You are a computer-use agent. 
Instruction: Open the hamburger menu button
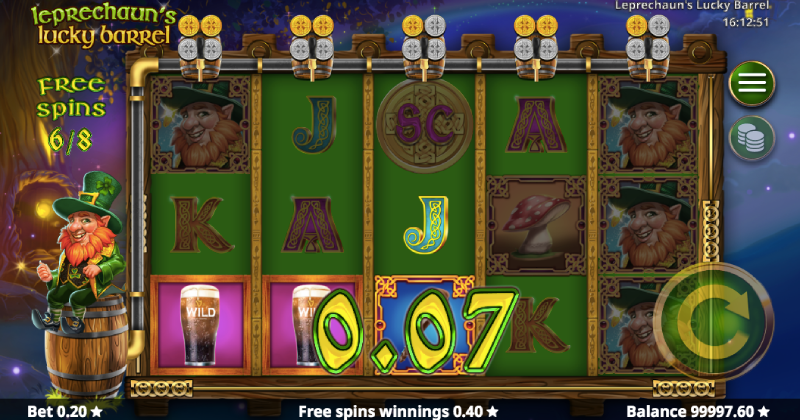[751, 84]
